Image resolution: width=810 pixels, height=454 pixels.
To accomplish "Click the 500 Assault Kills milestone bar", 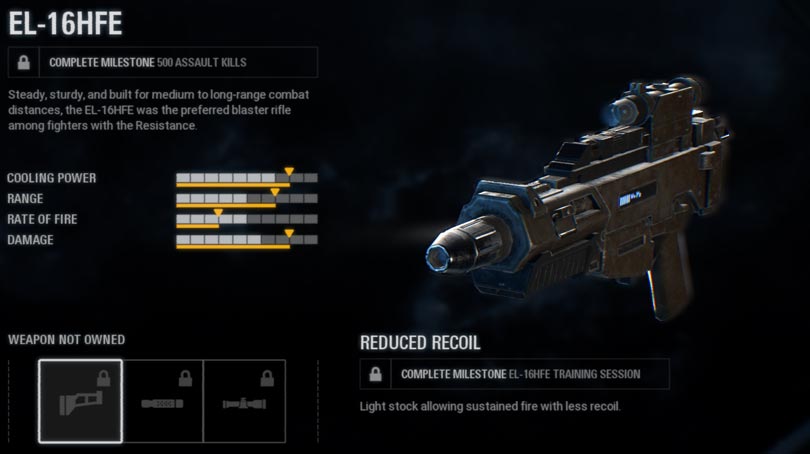I will [x=162, y=62].
